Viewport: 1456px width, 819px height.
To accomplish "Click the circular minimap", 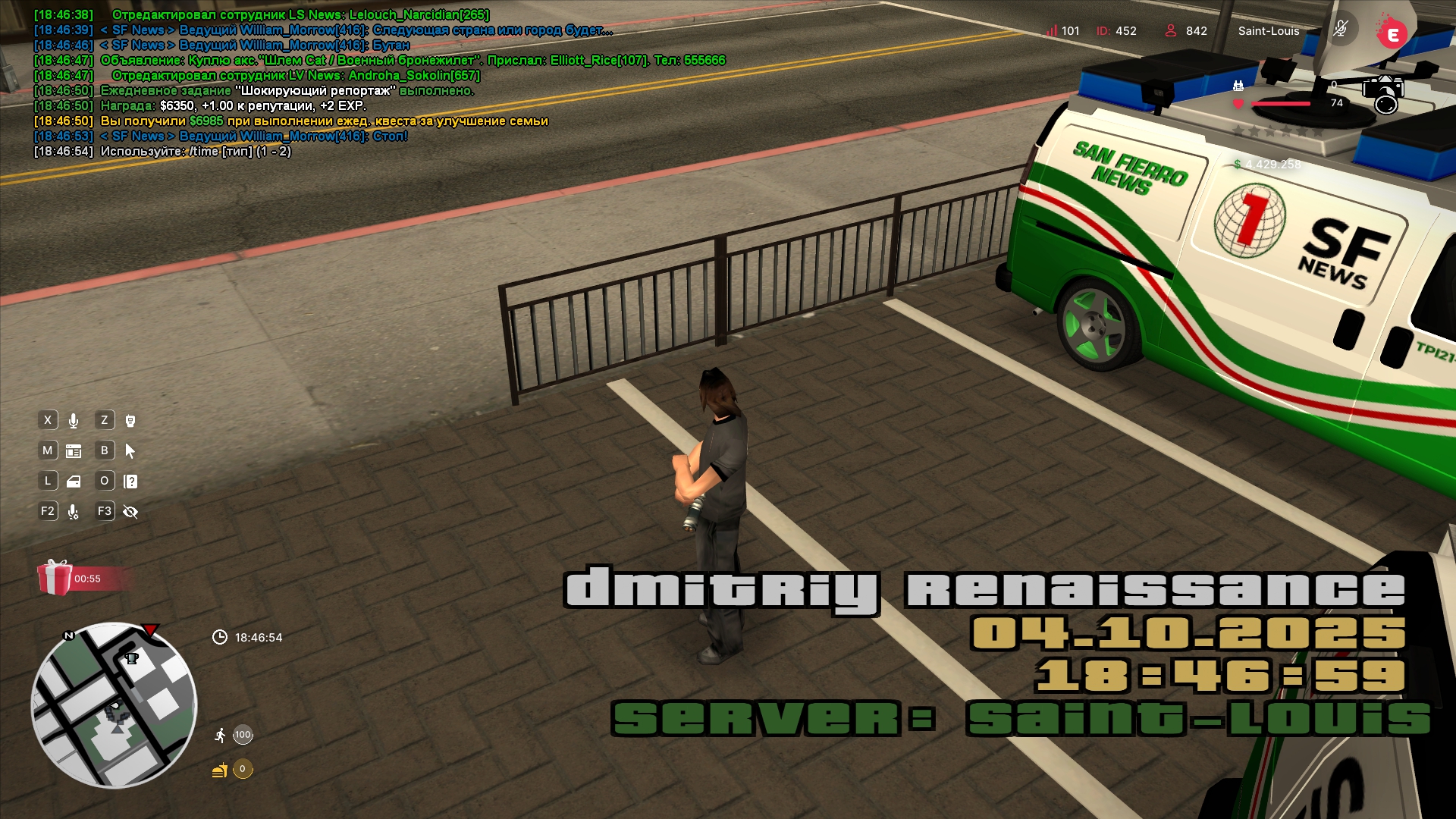I will pyautogui.click(x=114, y=705).
